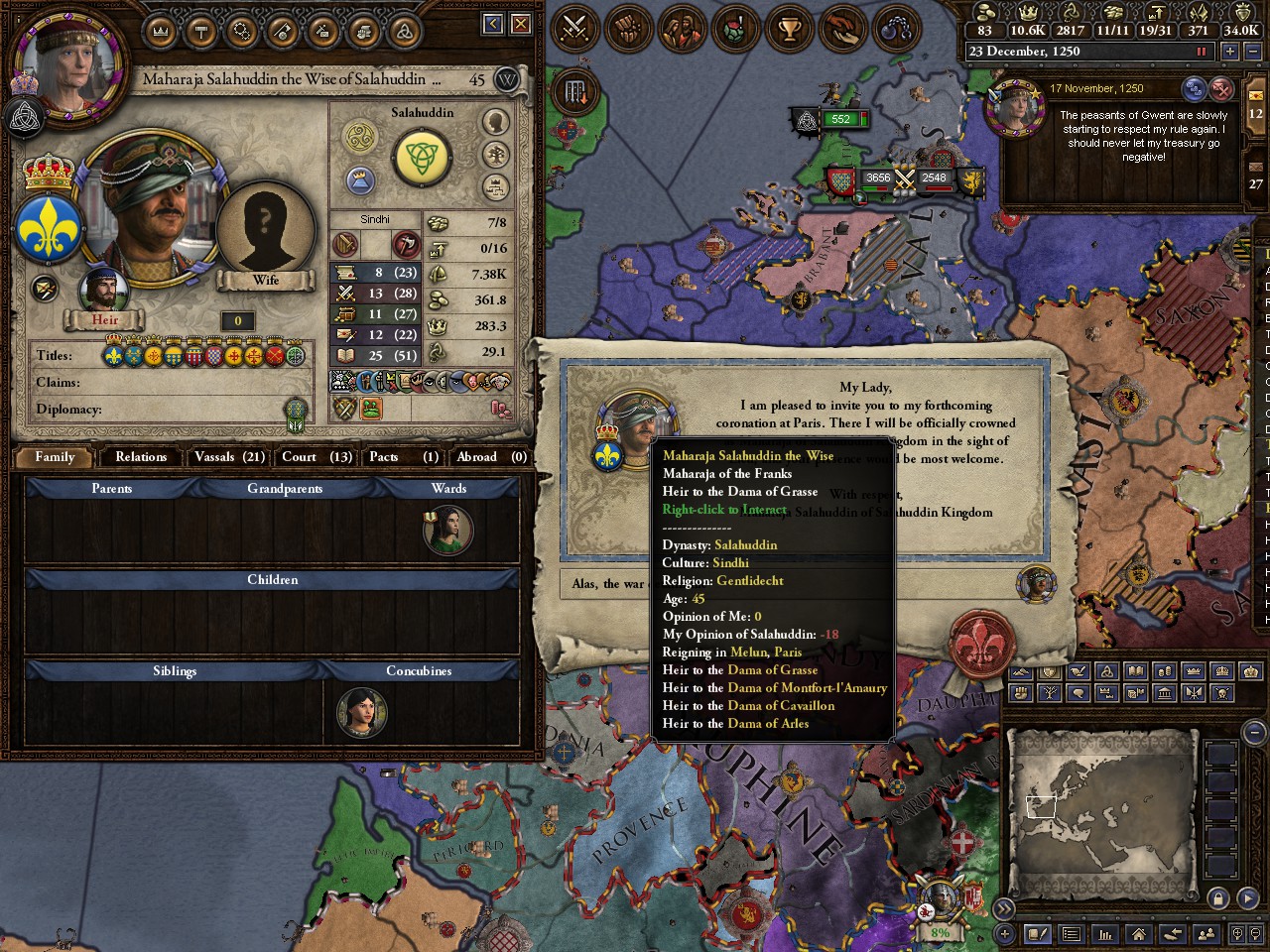Increase game speed with the plus button
This screenshot has width=1270, height=952.
(1230, 52)
